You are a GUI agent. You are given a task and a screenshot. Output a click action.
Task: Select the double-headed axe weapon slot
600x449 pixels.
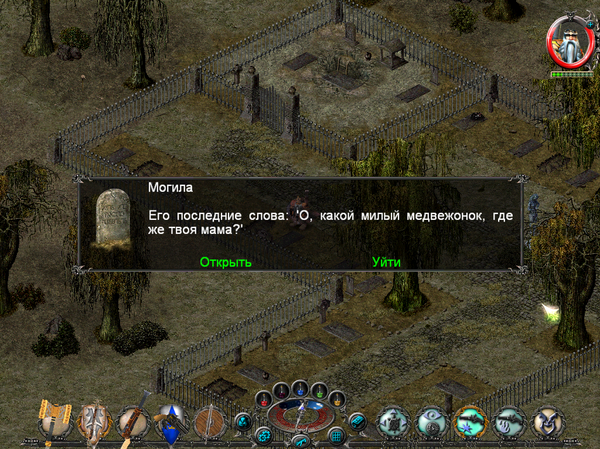click(55, 420)
